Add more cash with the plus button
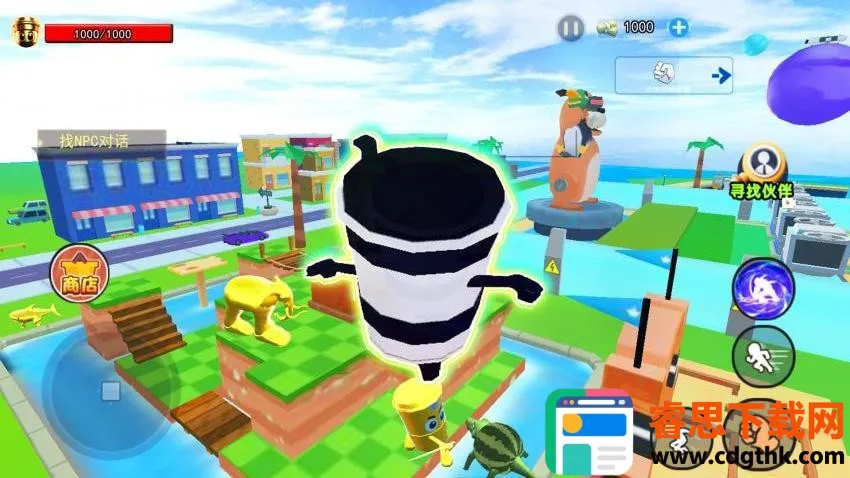850x478 pixels. [679, 27]
